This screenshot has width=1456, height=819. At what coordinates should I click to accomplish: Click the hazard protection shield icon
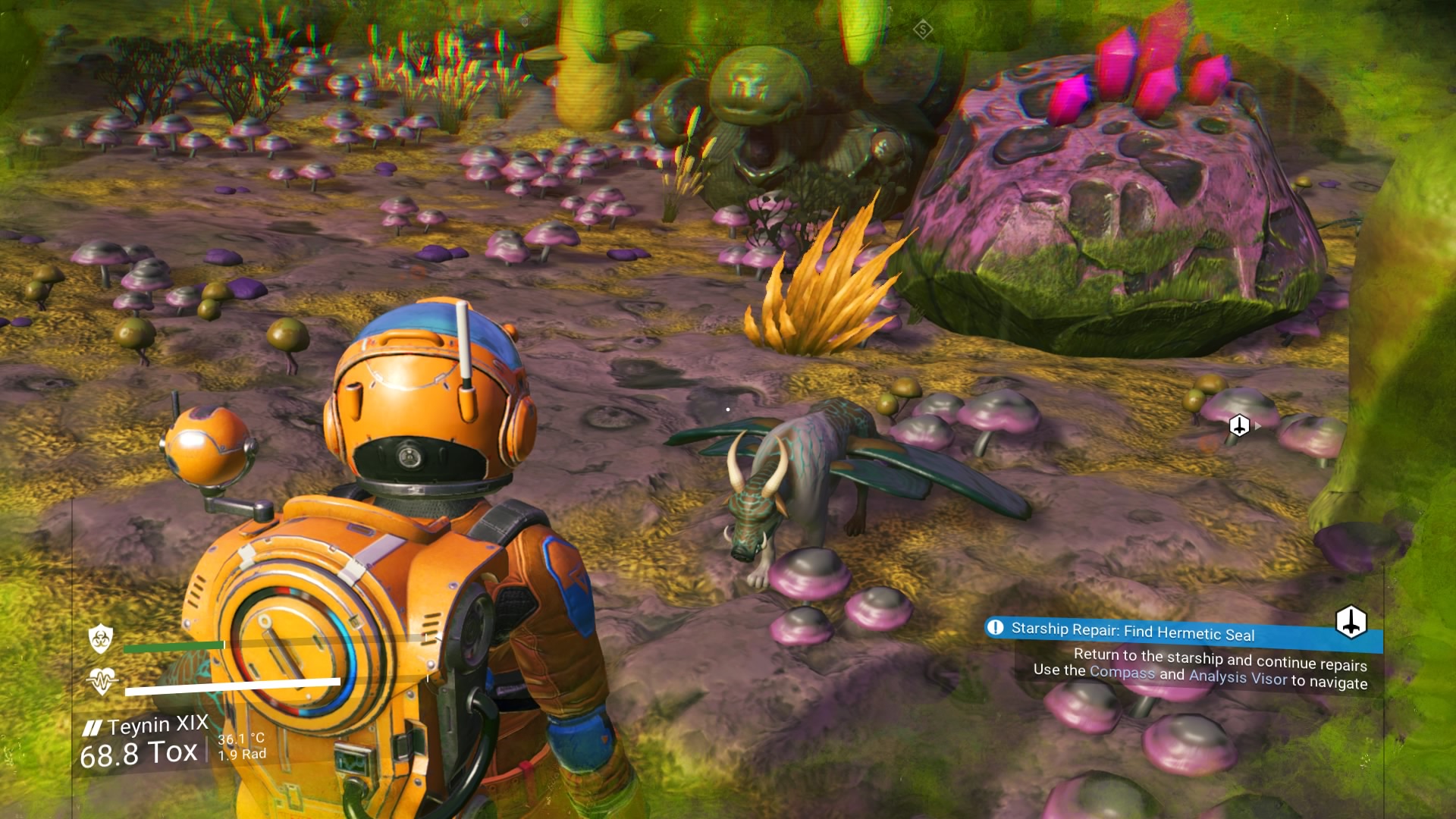(101, 639)
